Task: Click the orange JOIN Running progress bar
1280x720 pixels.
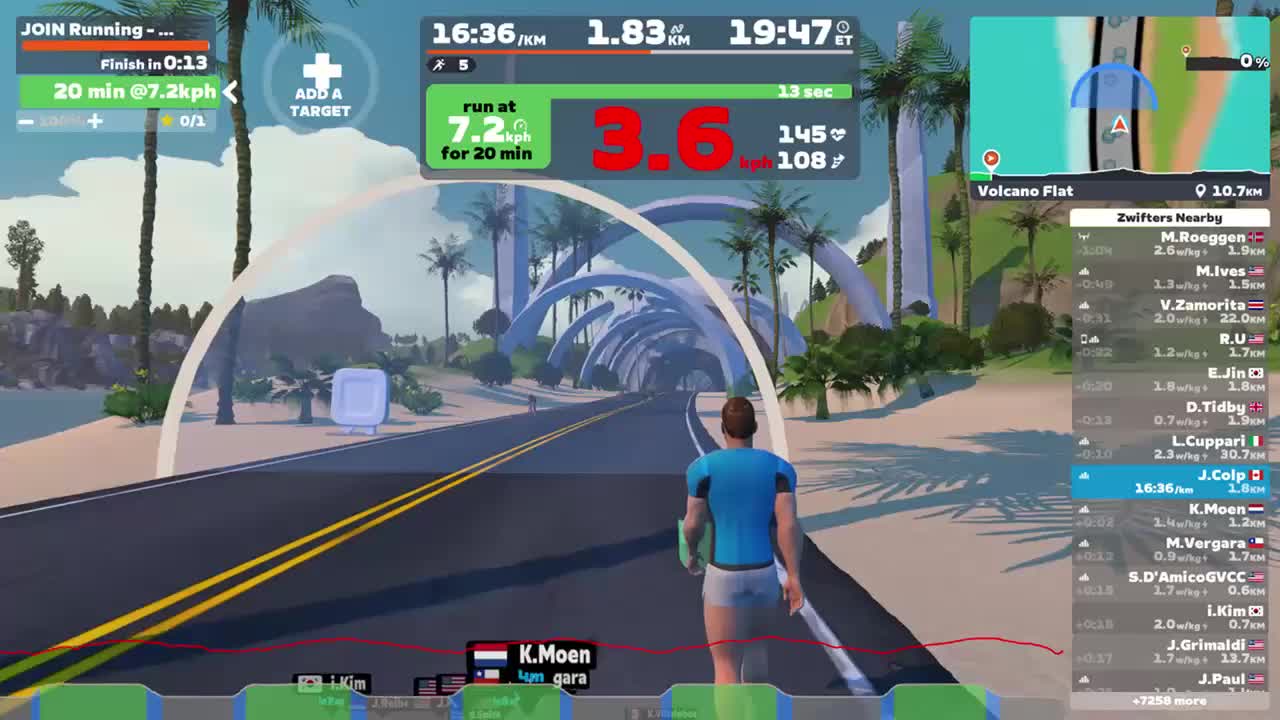Action: [115, 45]
